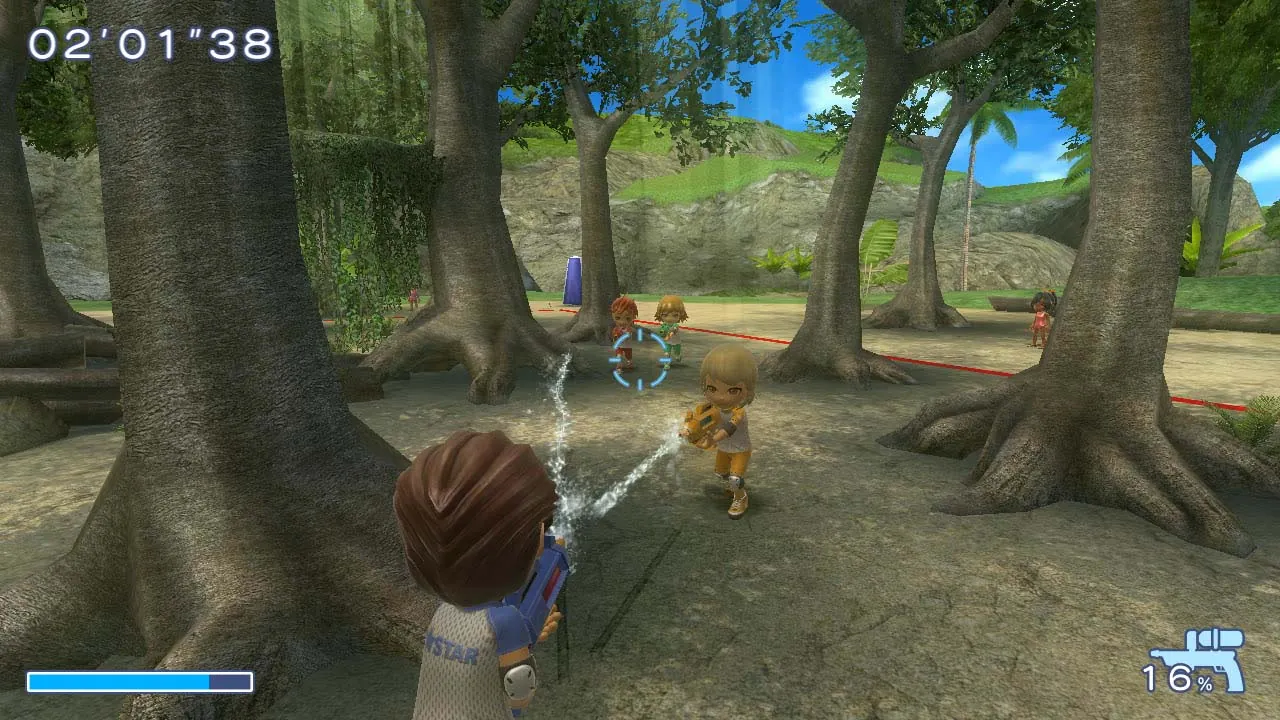
Task: Click the dark depleted end of the health bar
Action: coord(228,680)
